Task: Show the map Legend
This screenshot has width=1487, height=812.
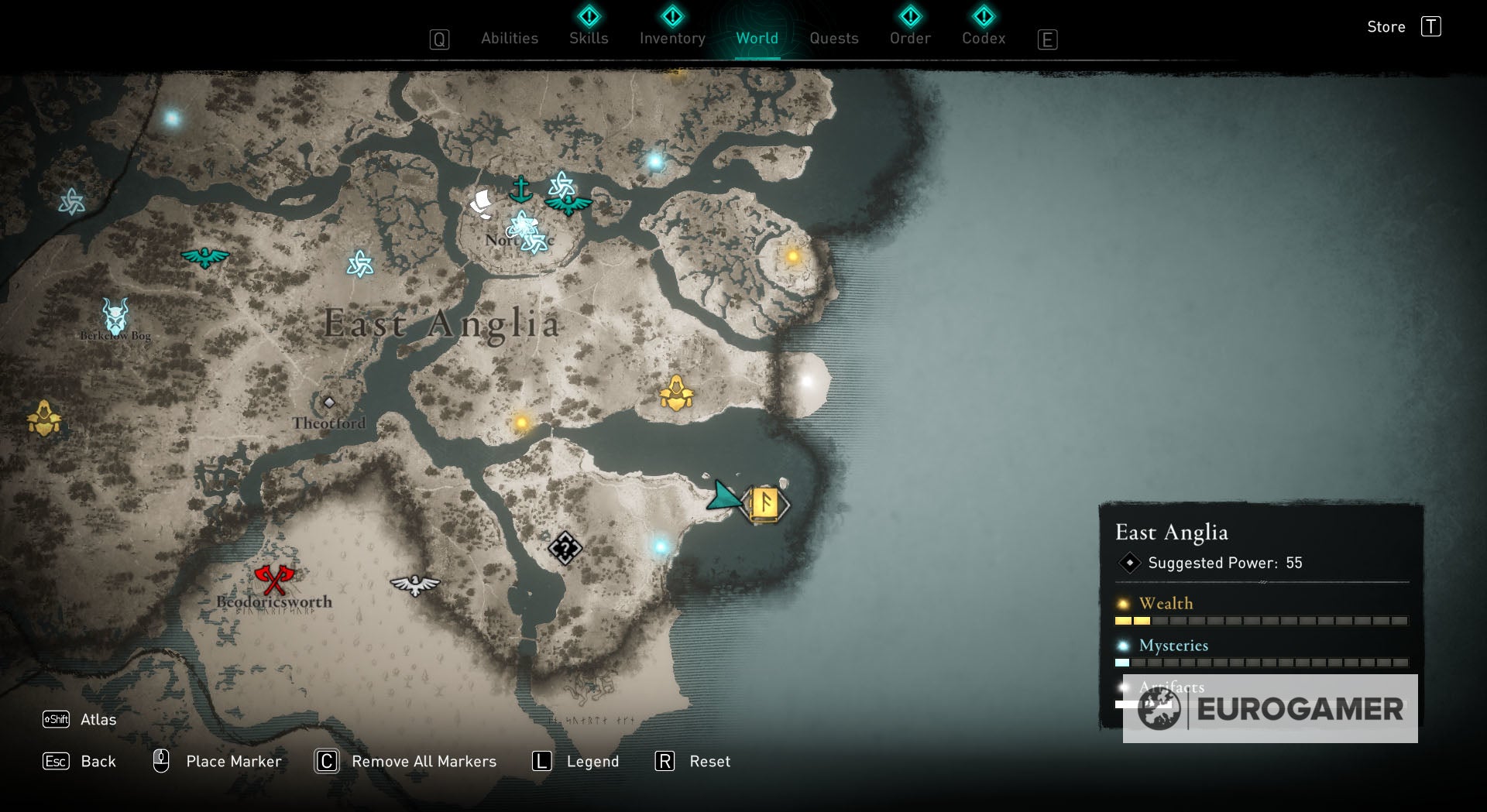Action: 592,761
